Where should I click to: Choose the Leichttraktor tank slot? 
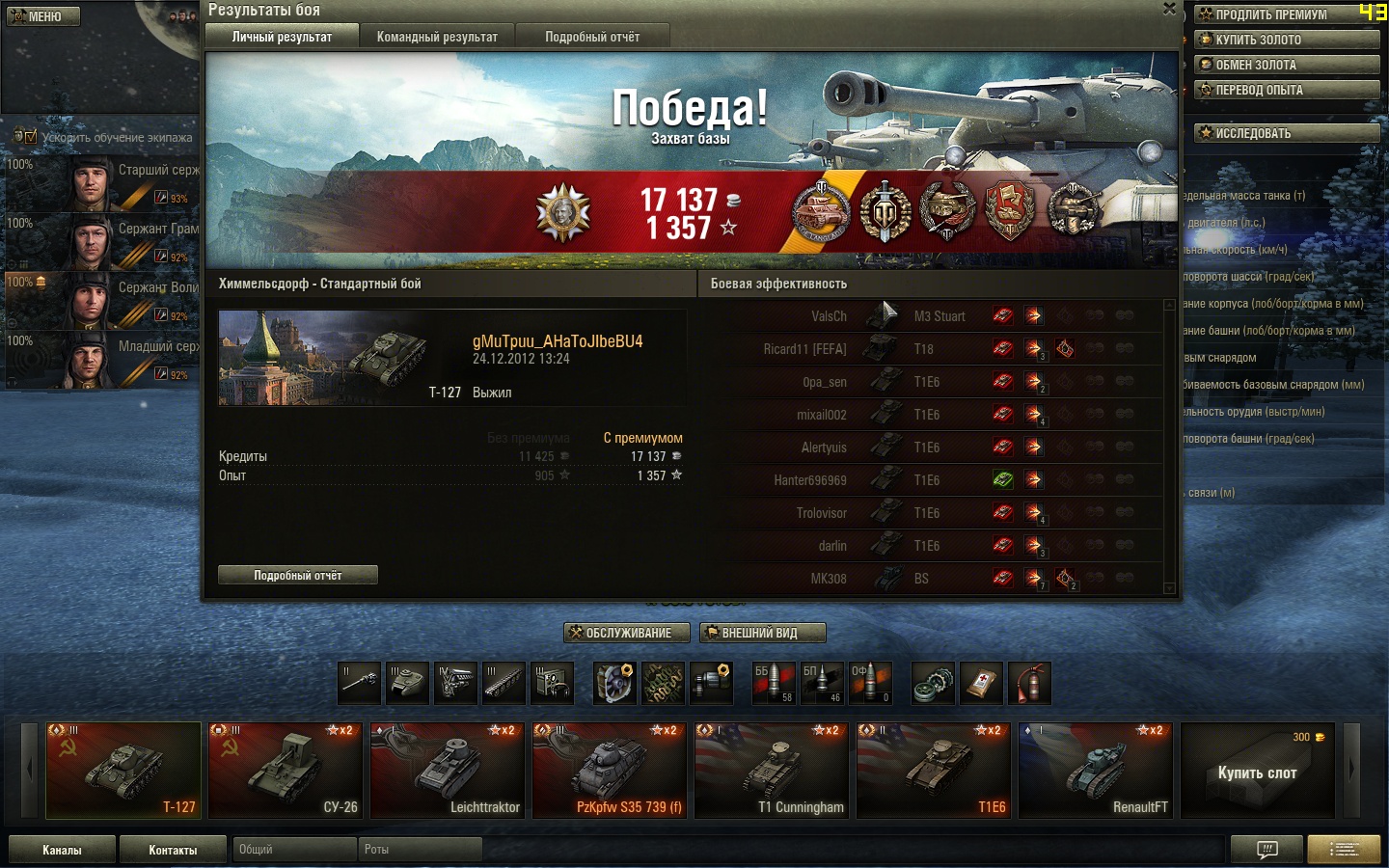point(448,771)
